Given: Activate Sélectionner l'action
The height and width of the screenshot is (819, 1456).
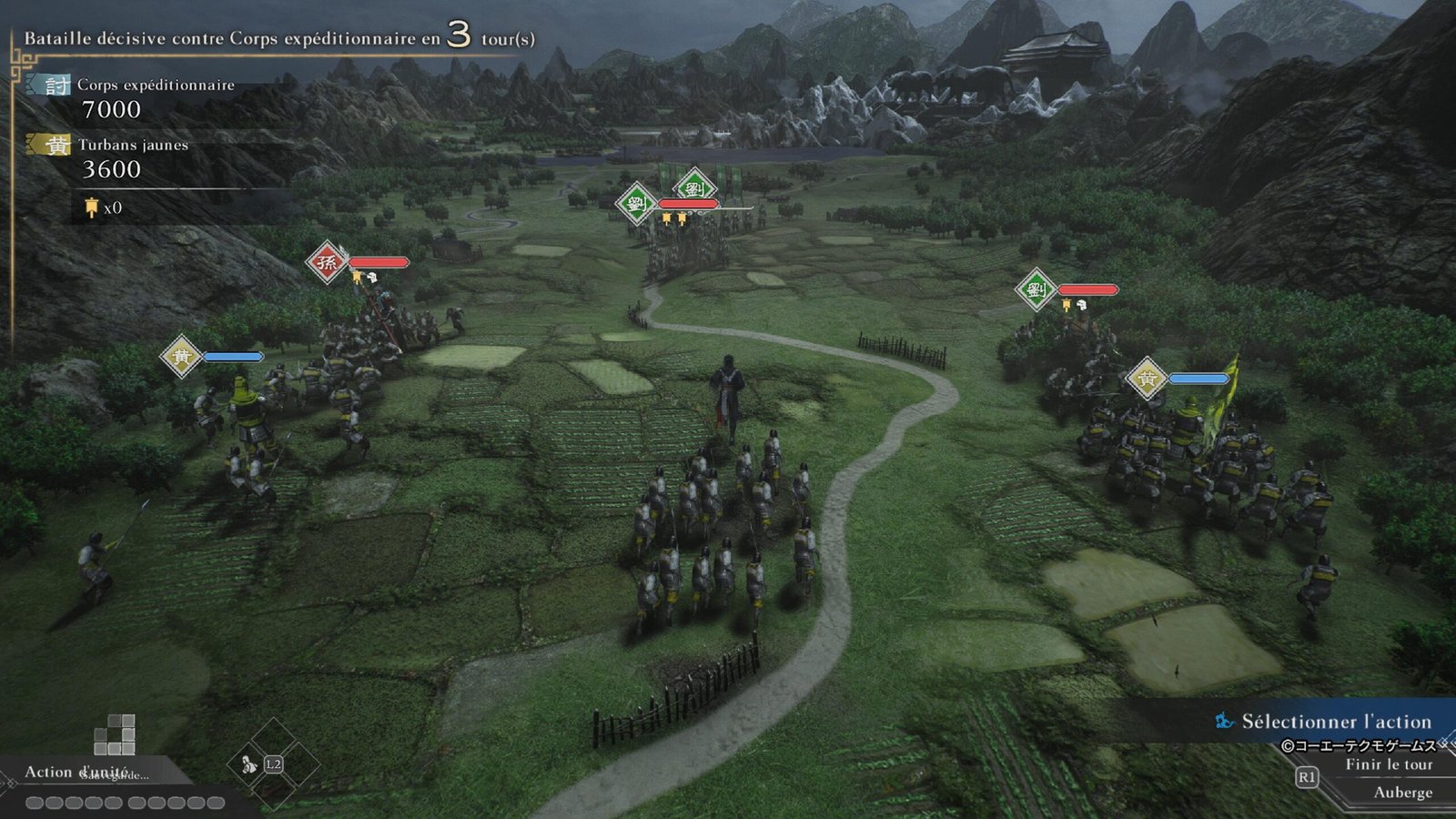Looking at the screenshot, I should tap(1335, 722).
